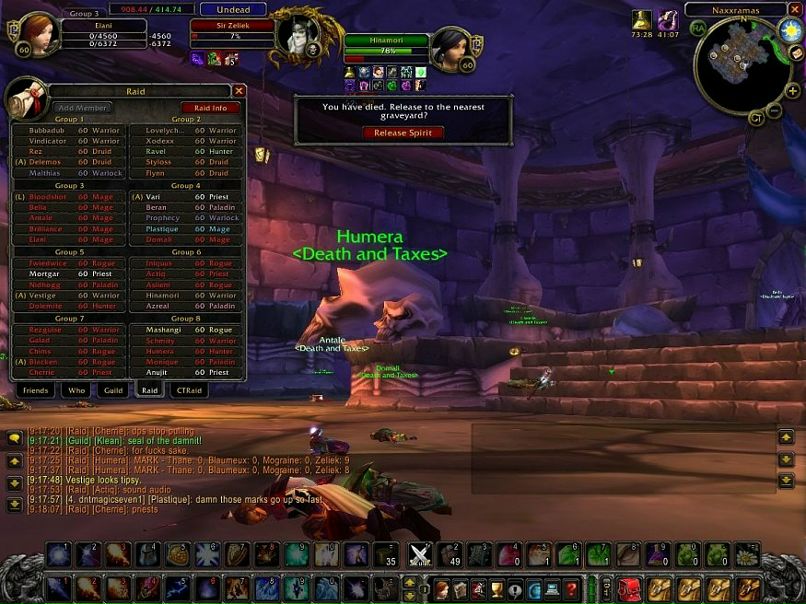Screen dimensions: 806x604
Task: Click the crossed swords action bar icon
Action: [421, 555]
